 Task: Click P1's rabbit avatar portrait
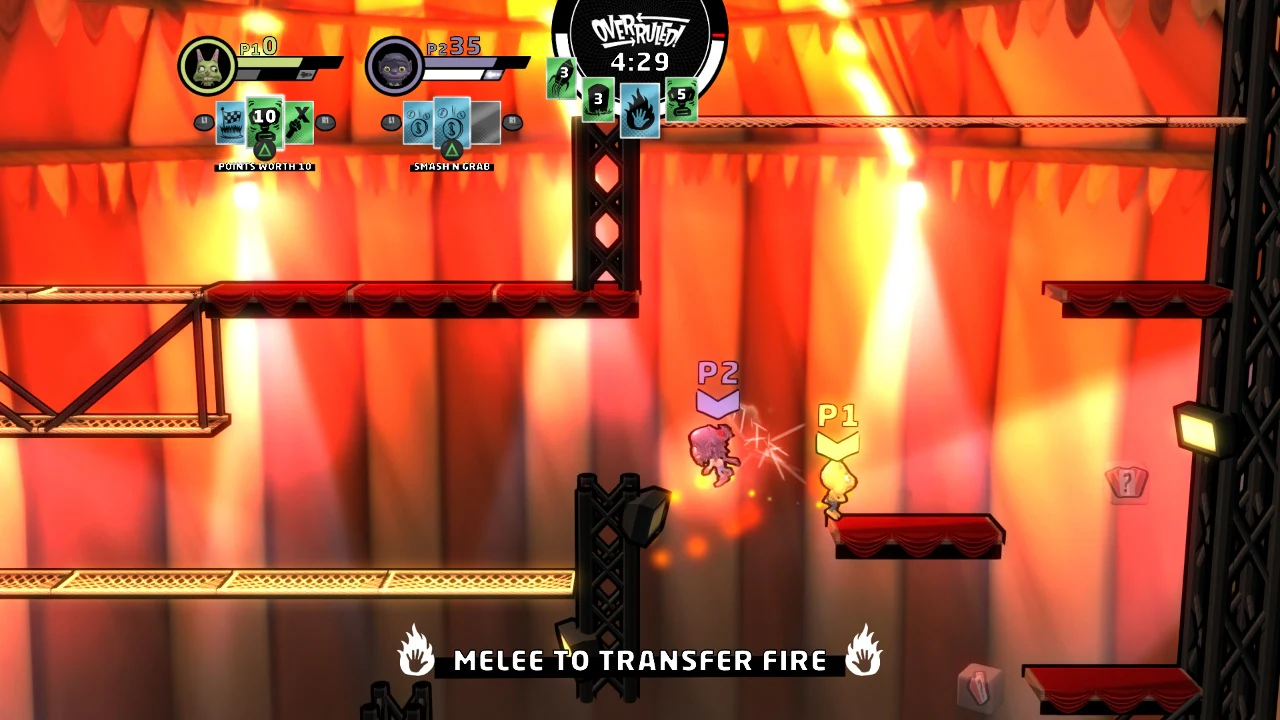pyautogui.click(x=207, y=66)
